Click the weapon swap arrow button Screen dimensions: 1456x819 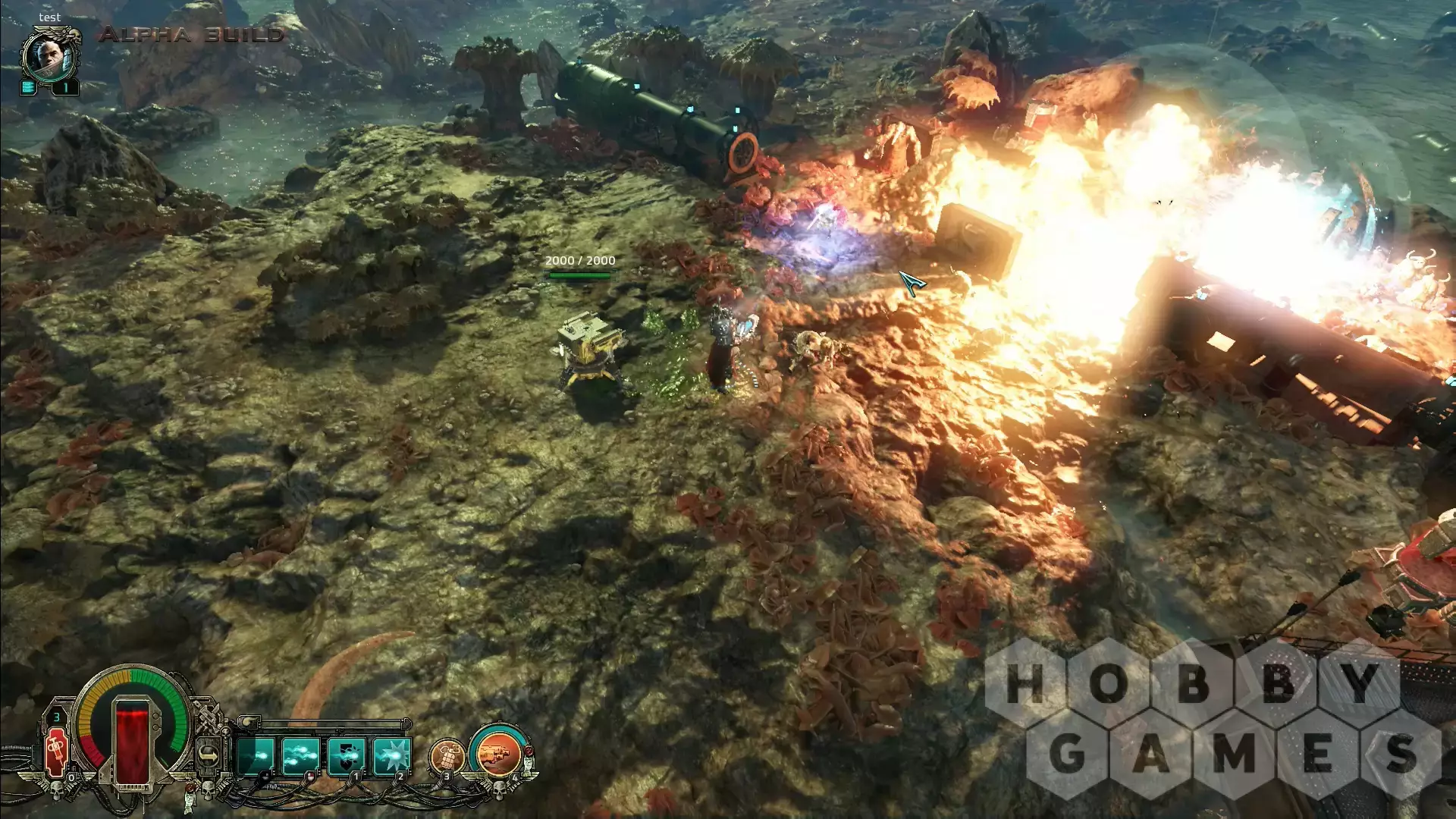(209, 755)
